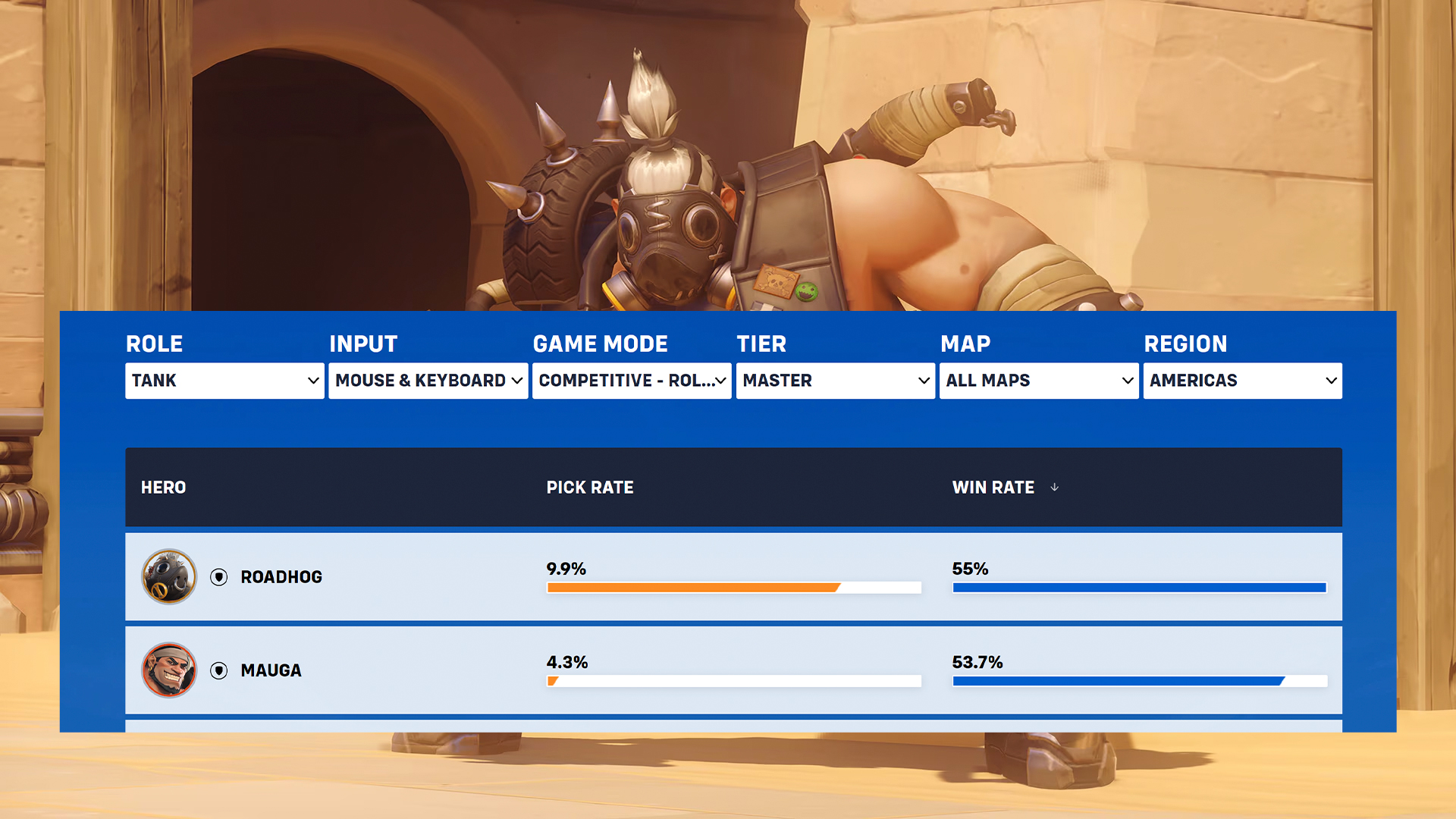Expand the Map filter showing All Maps

click(1039, 381)
